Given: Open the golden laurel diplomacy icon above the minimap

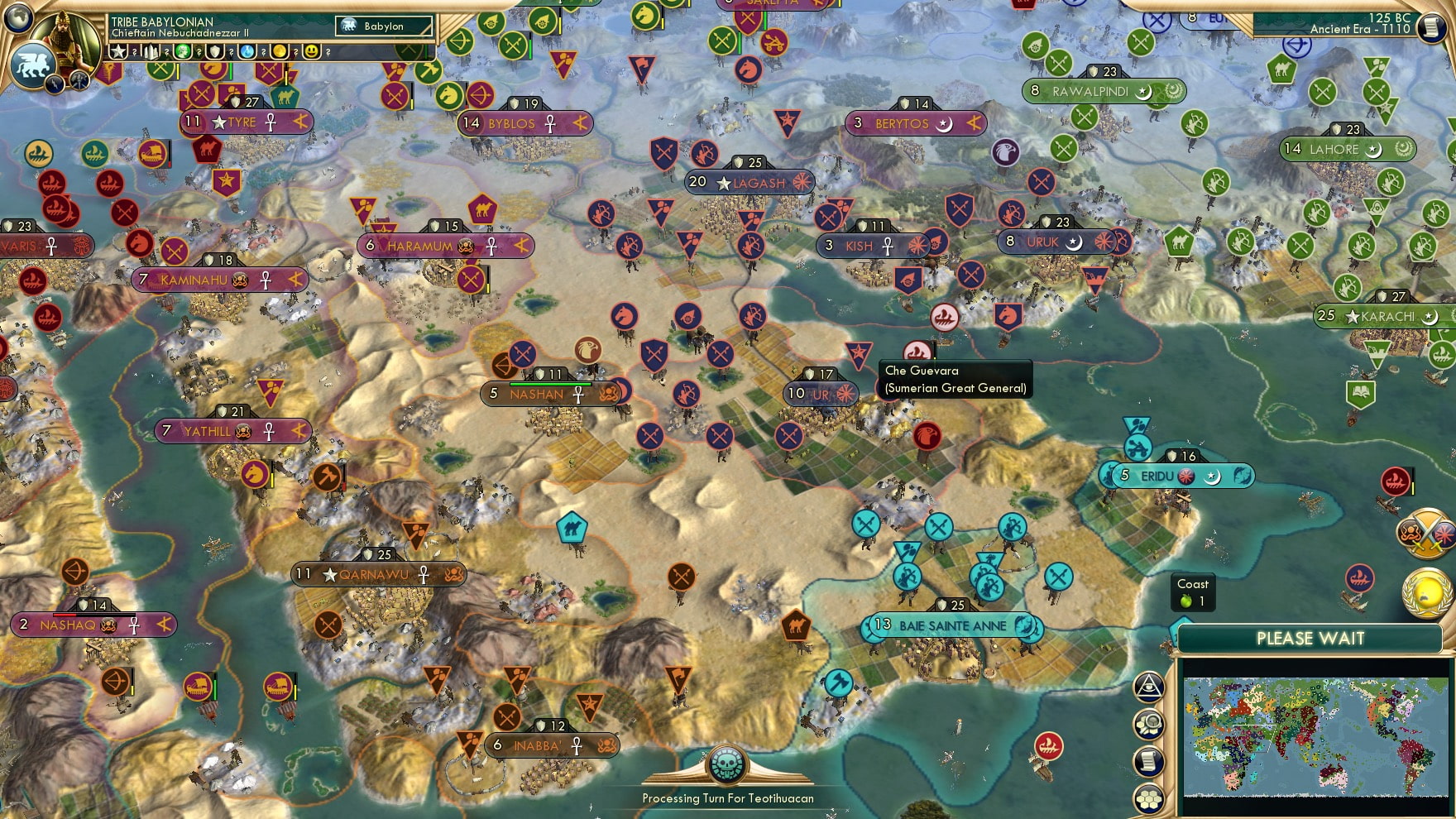Looking at the screenshot, I should tap(1425, 592).
